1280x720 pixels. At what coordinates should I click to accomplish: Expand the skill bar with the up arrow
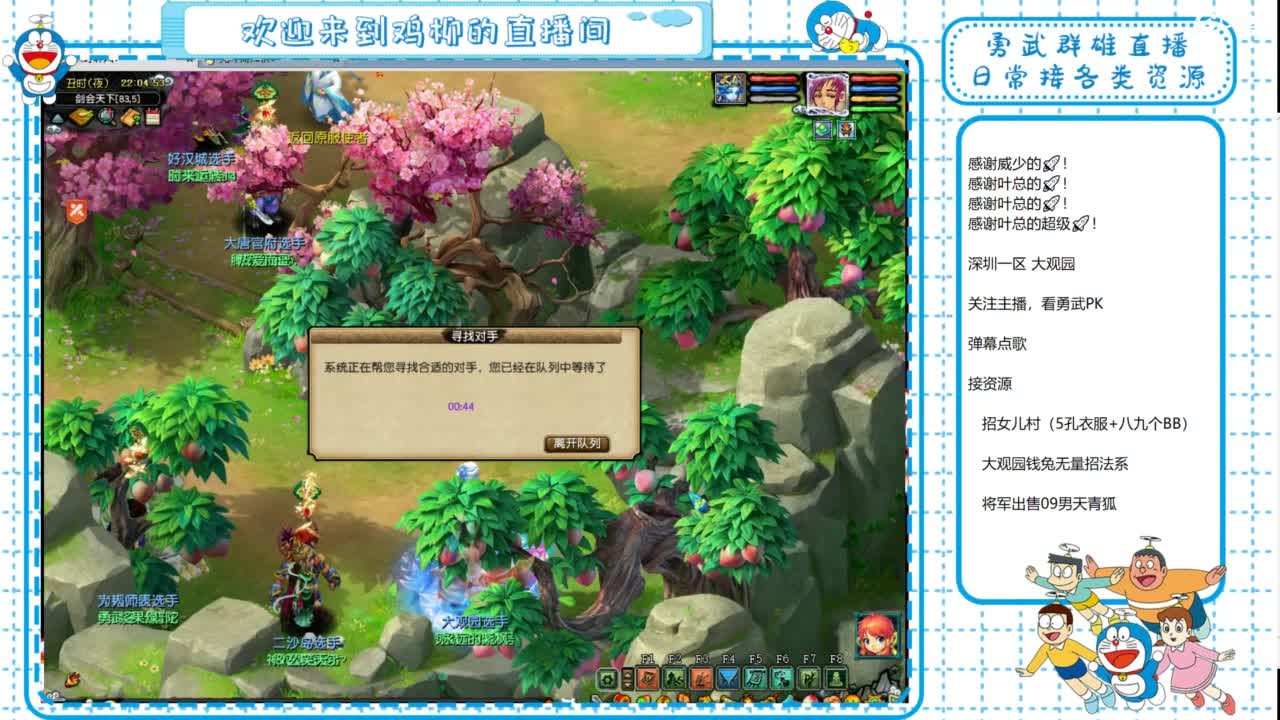[627, 672]
